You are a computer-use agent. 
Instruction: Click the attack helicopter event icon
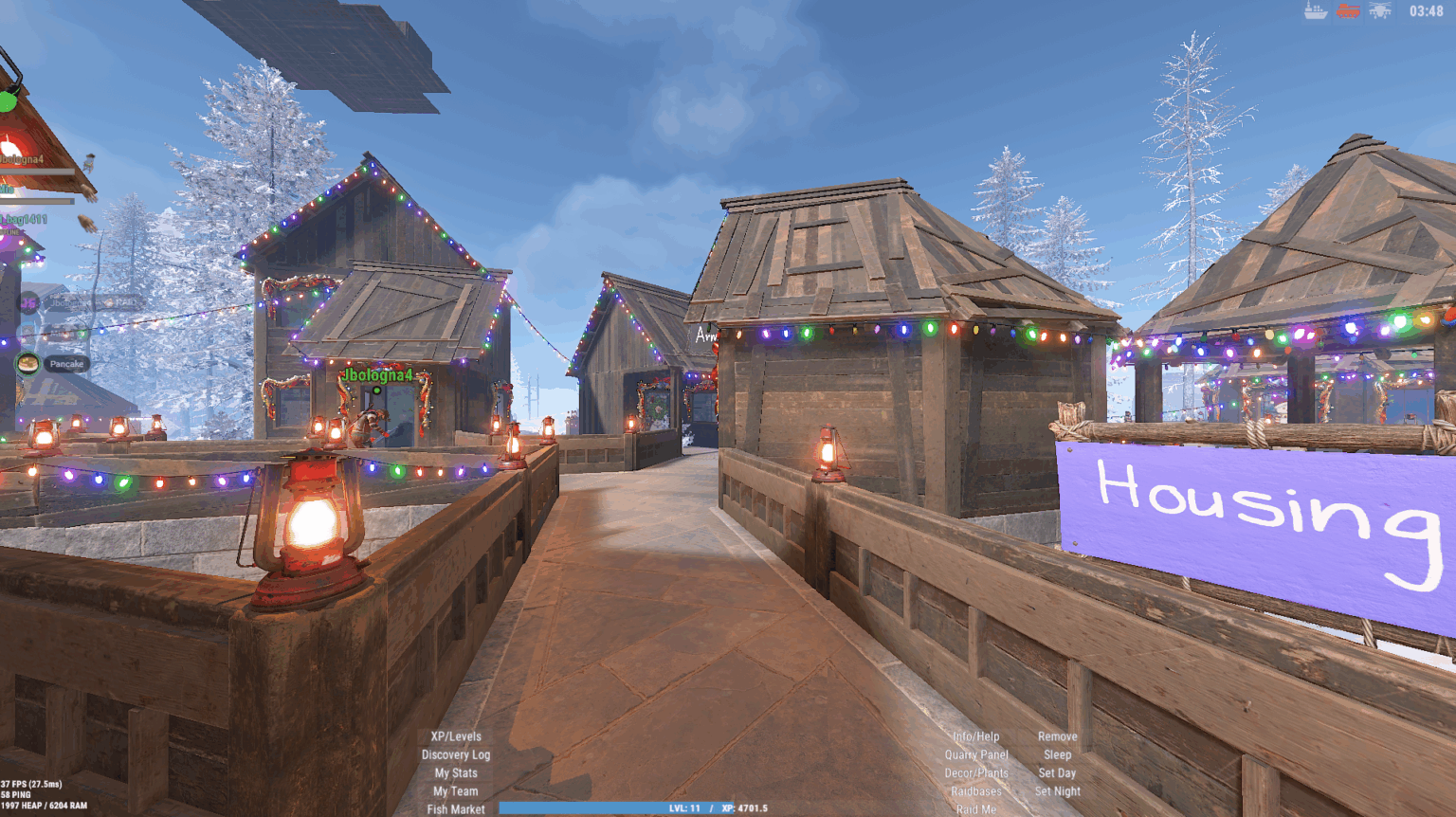(1380, 11)
